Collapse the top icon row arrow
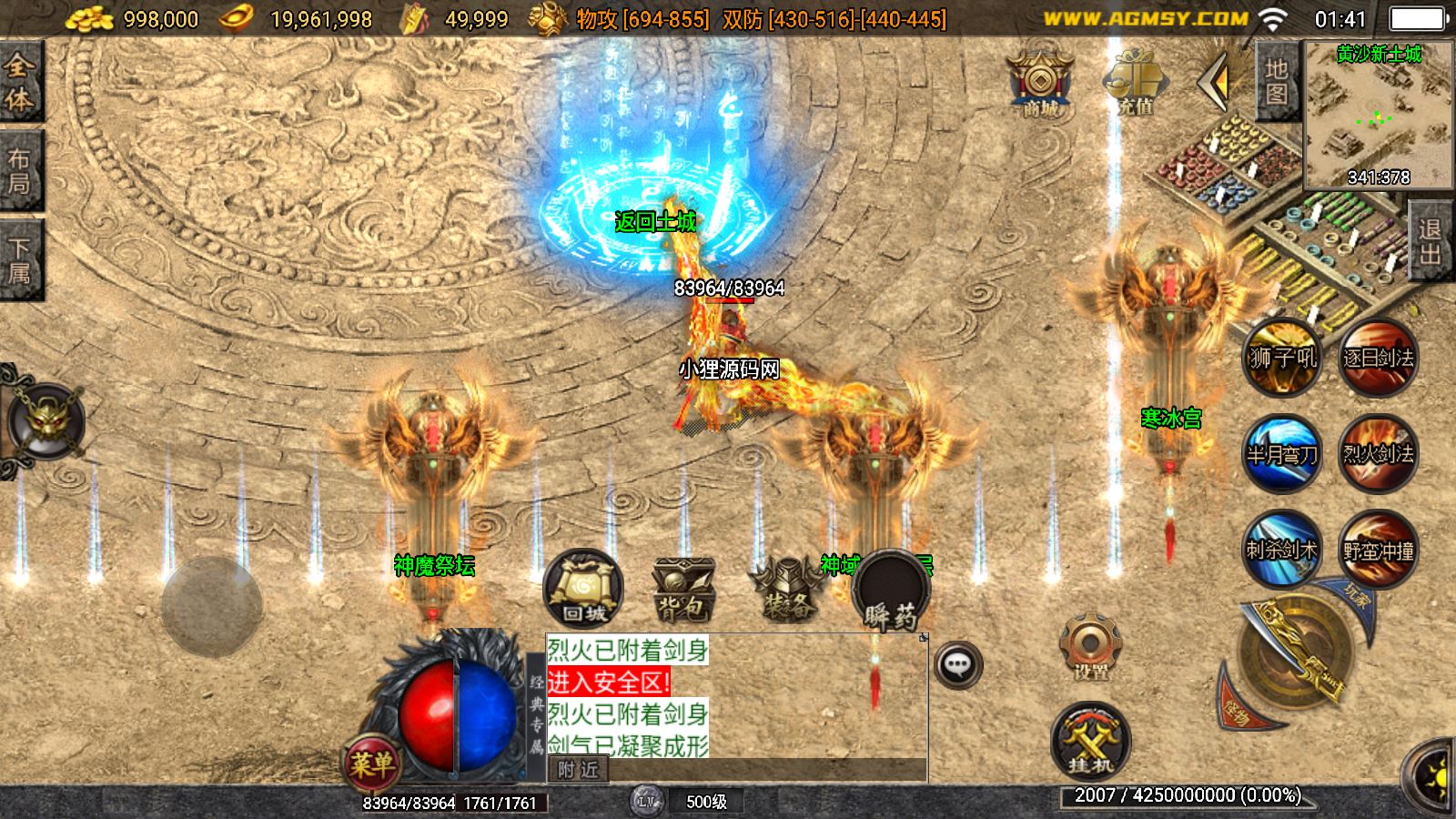This screenshot has width=1456, height=819. click(x=1214, y=82)
